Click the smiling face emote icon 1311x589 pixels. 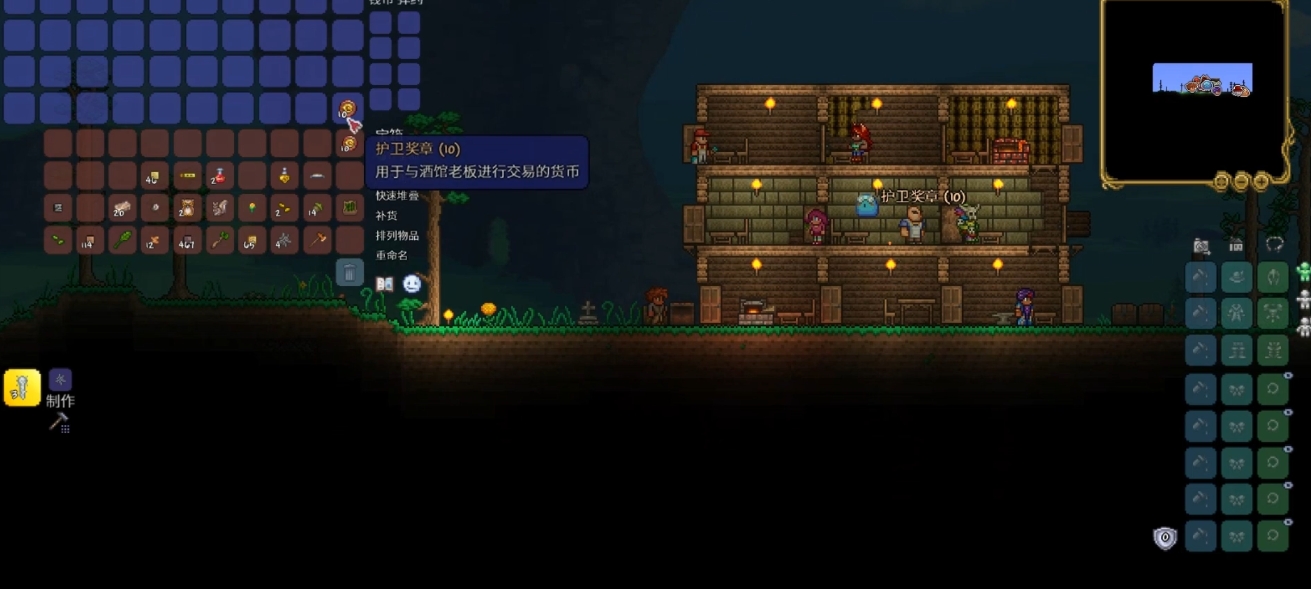412,284
